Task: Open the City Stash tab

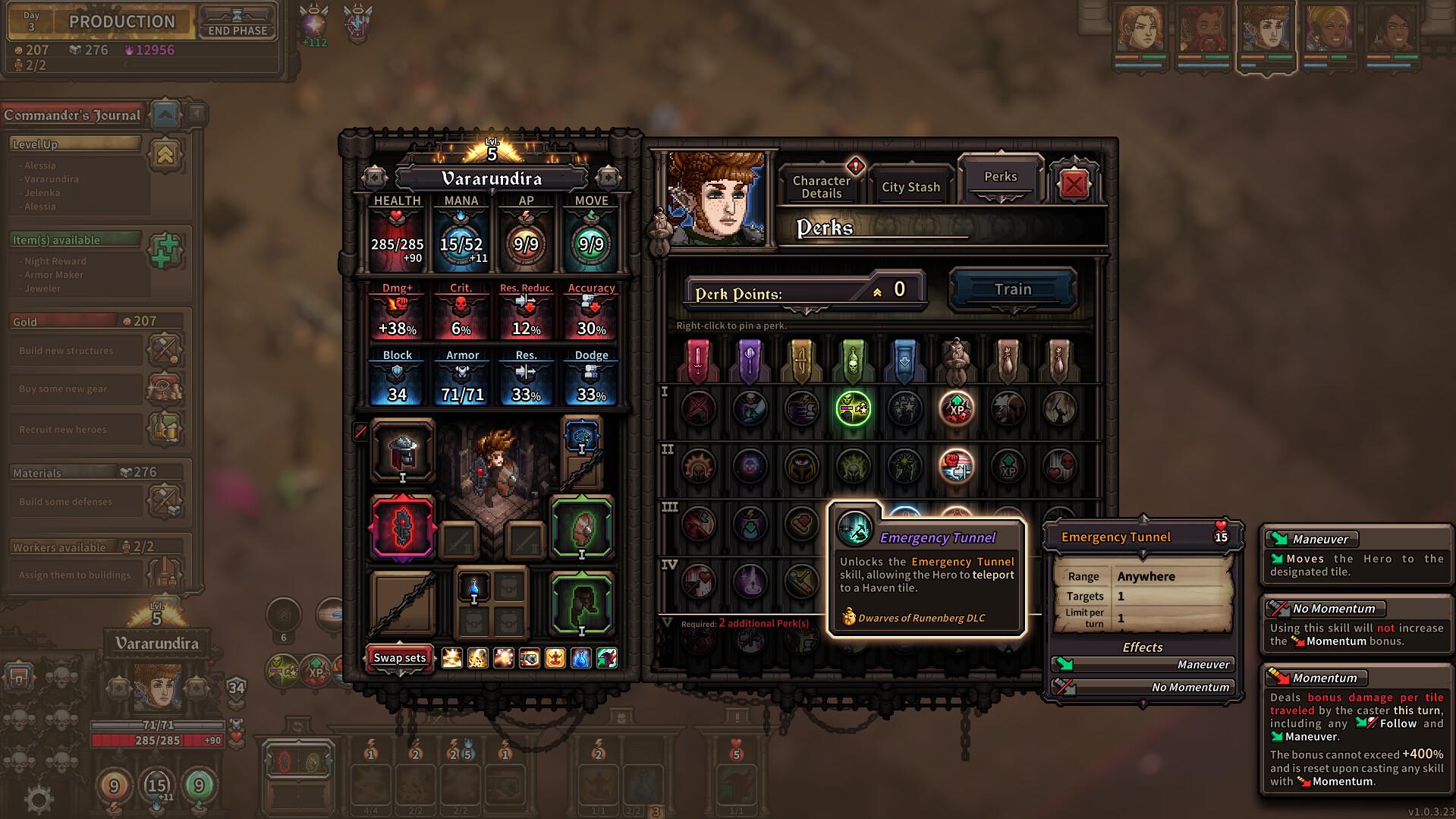Action: (x=910, y=187)
